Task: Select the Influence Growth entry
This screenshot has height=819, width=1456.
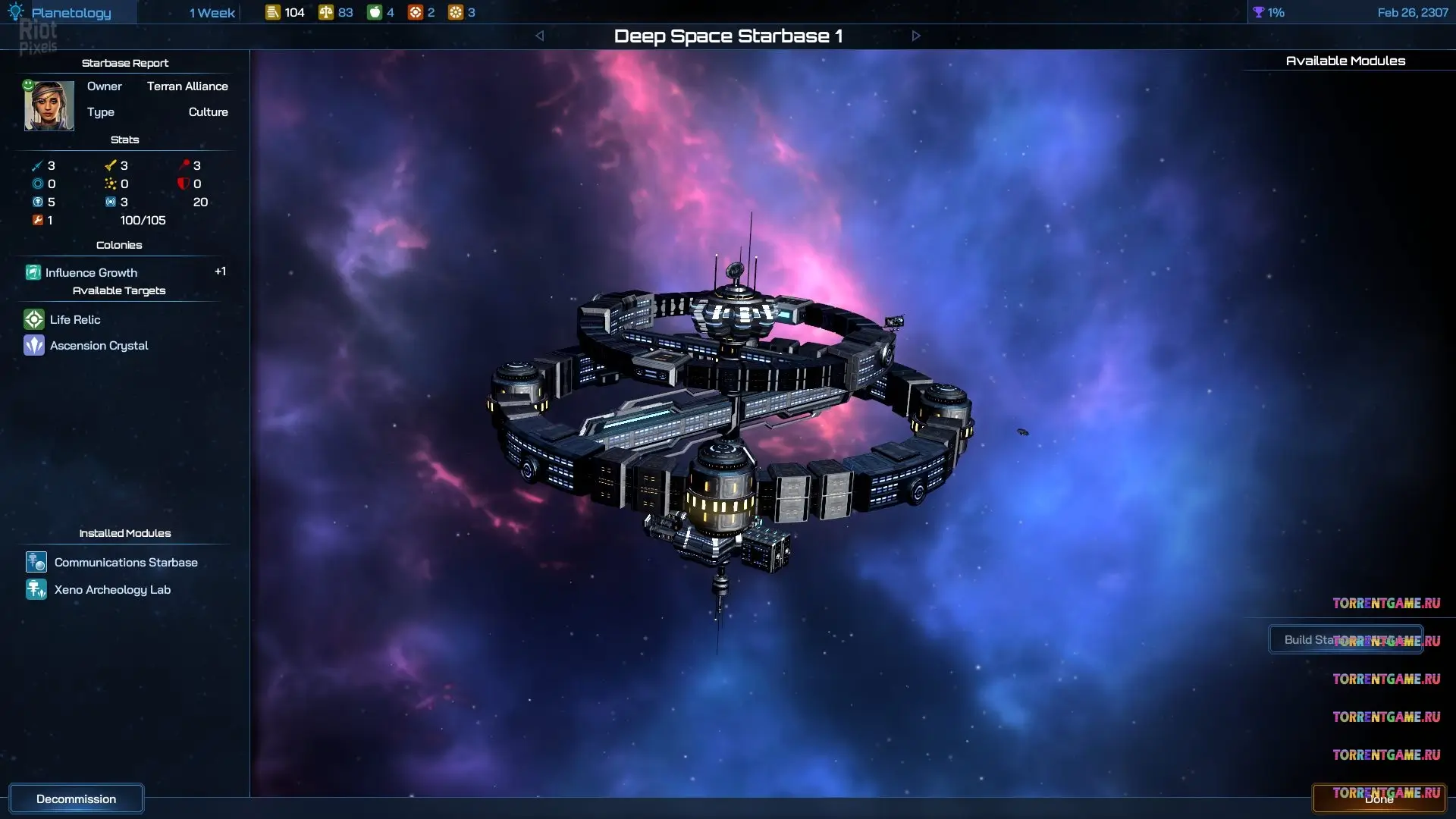Action: click(91, 273)
